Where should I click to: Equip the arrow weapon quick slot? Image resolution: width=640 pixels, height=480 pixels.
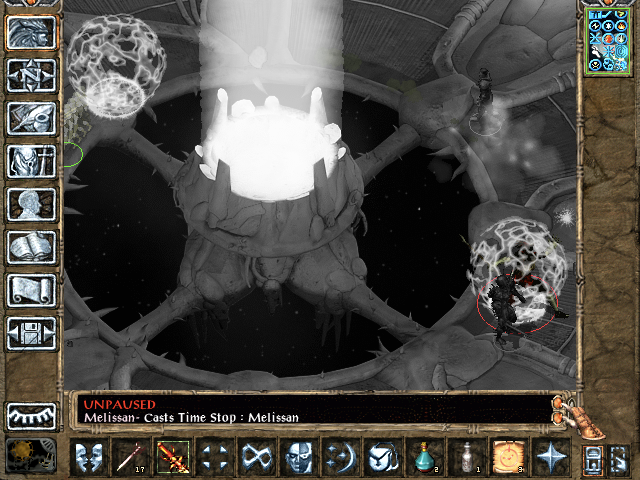[x=131, y=458]
